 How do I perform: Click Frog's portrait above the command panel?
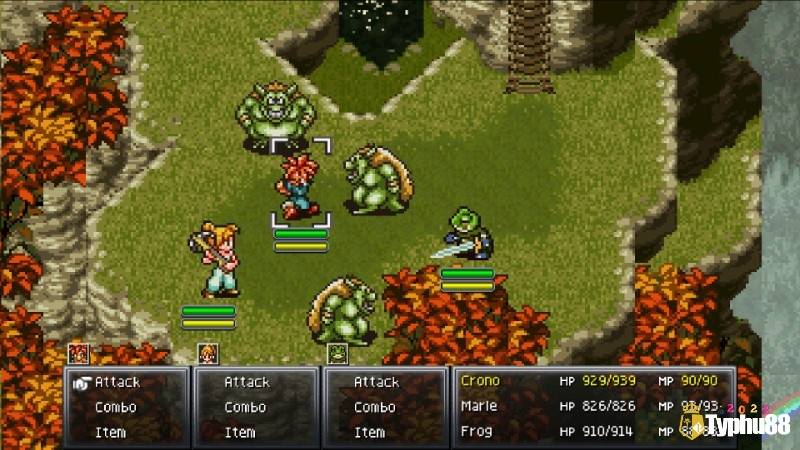(337, 353)
